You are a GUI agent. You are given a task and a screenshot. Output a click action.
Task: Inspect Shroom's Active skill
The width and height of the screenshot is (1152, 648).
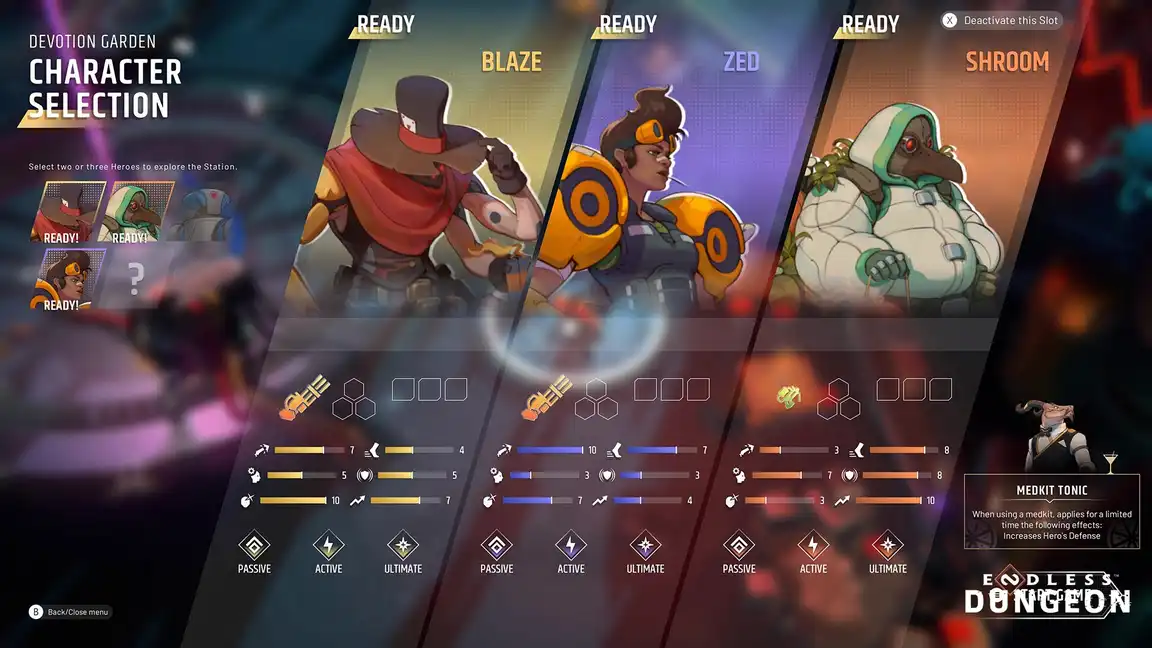(813, 546)
